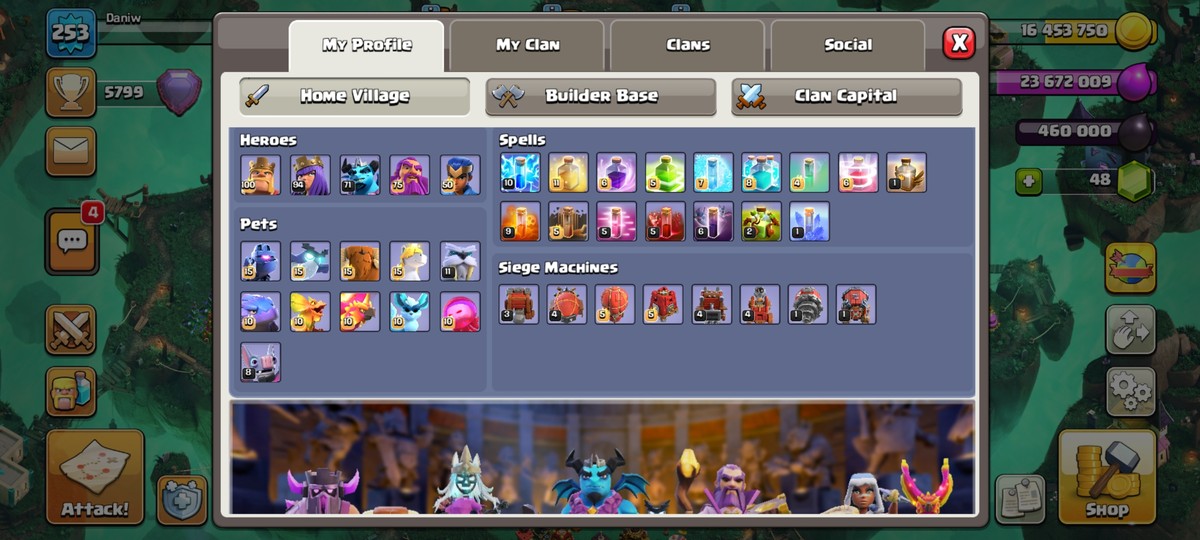
Task: Open the Clans tab
Action: coord(688,45)
